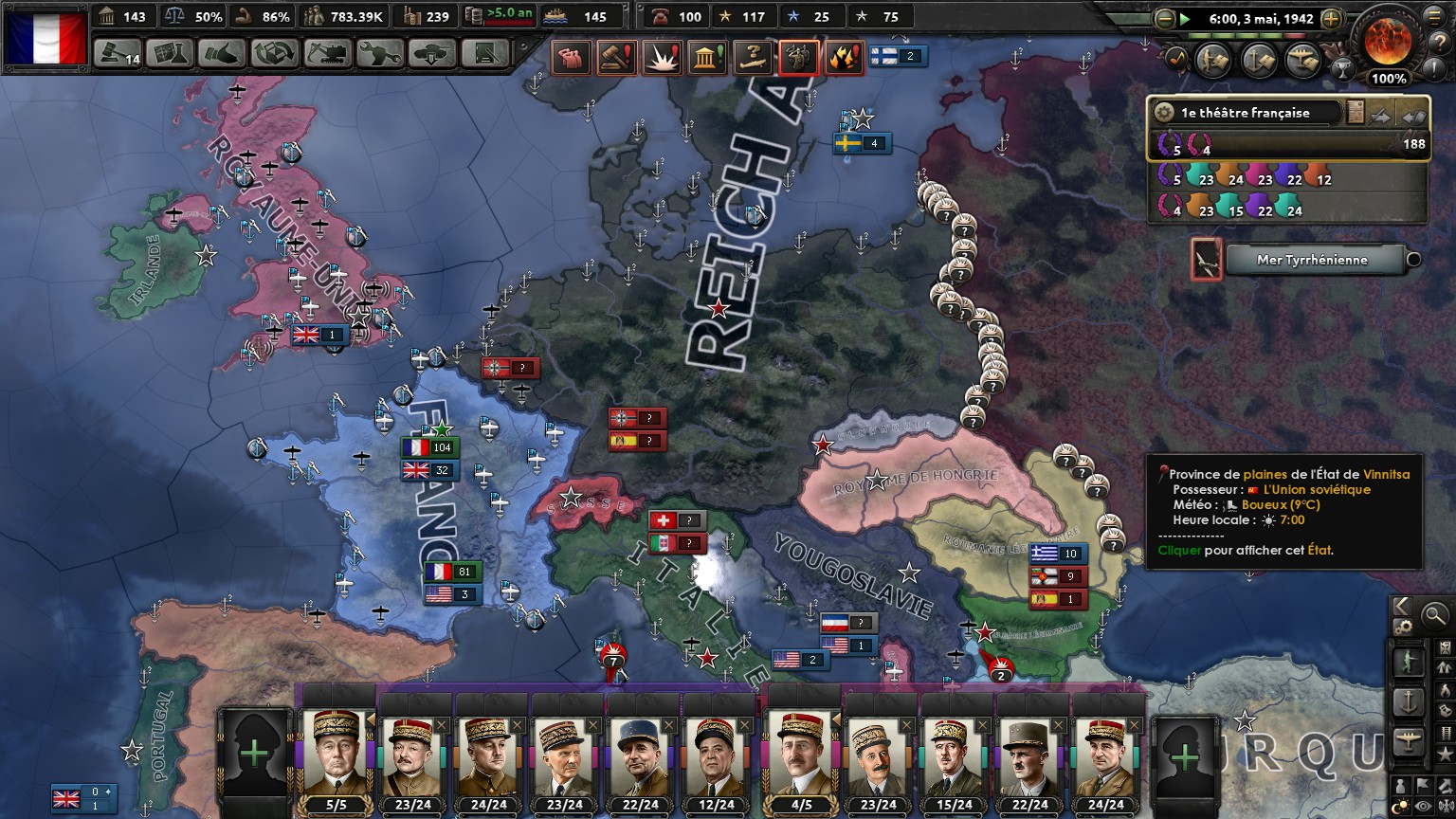Toggle pause using the green play arrow
The image size is (1456, 819).
coord(1185,18)
